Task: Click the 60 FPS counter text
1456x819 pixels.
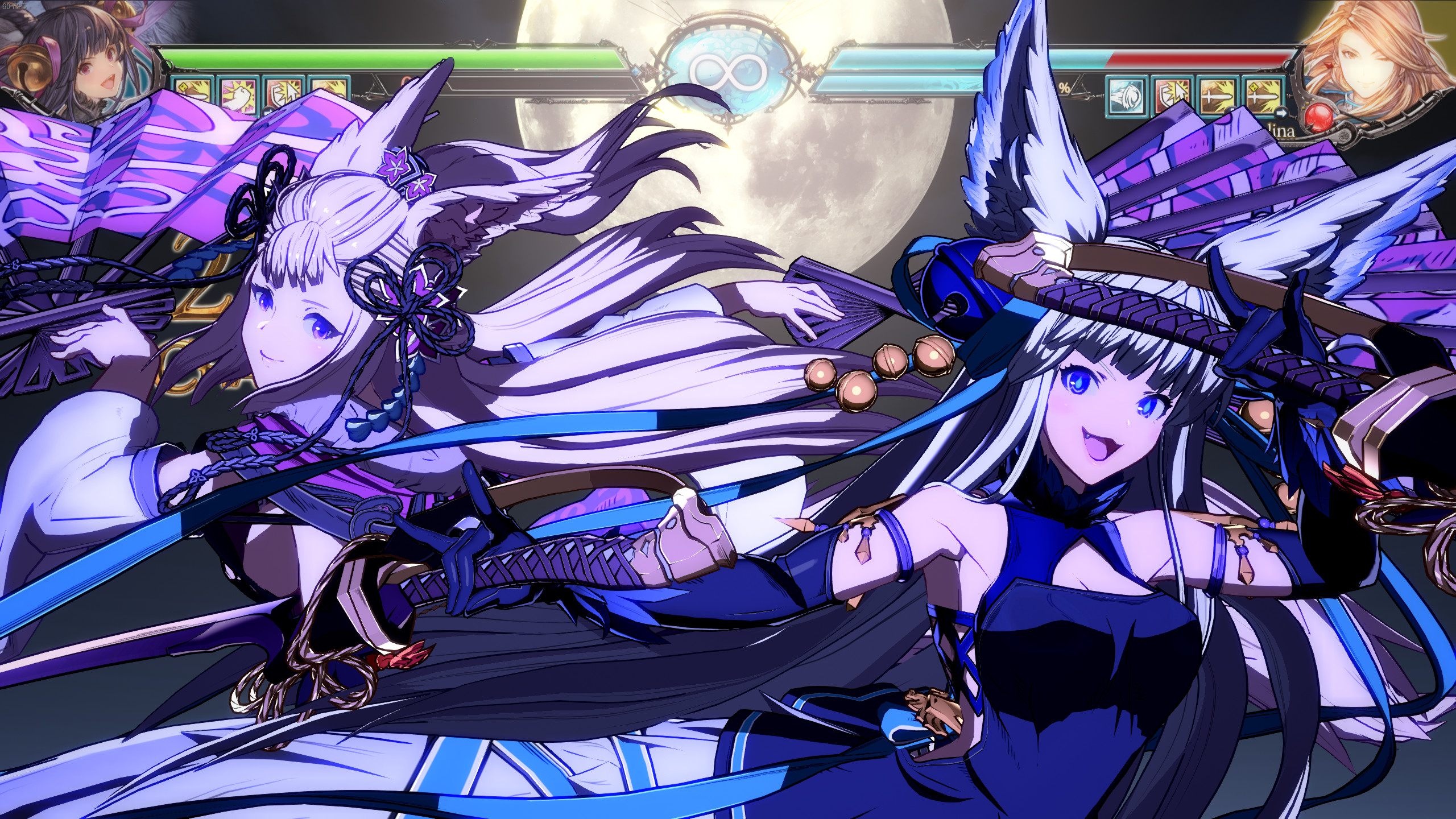Action: pos(14,7)
